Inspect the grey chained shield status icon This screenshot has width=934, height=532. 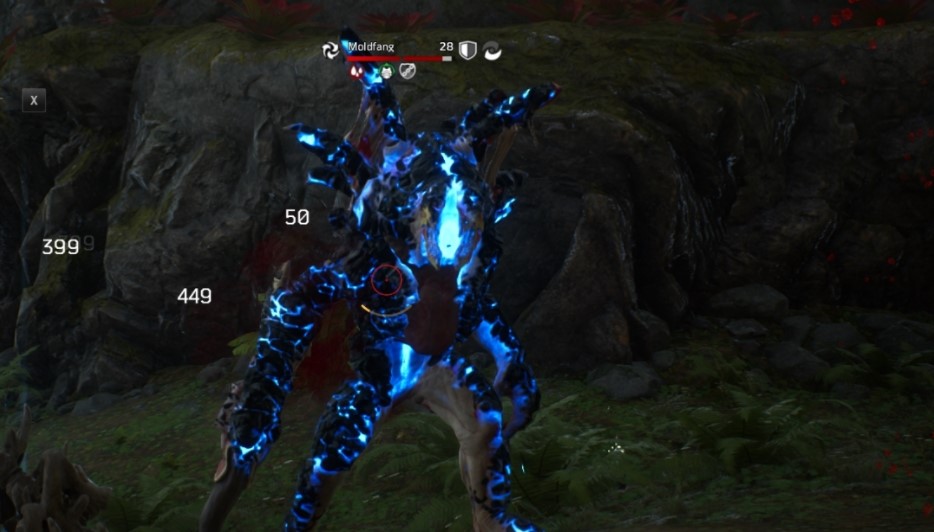[x=407, y=71]
